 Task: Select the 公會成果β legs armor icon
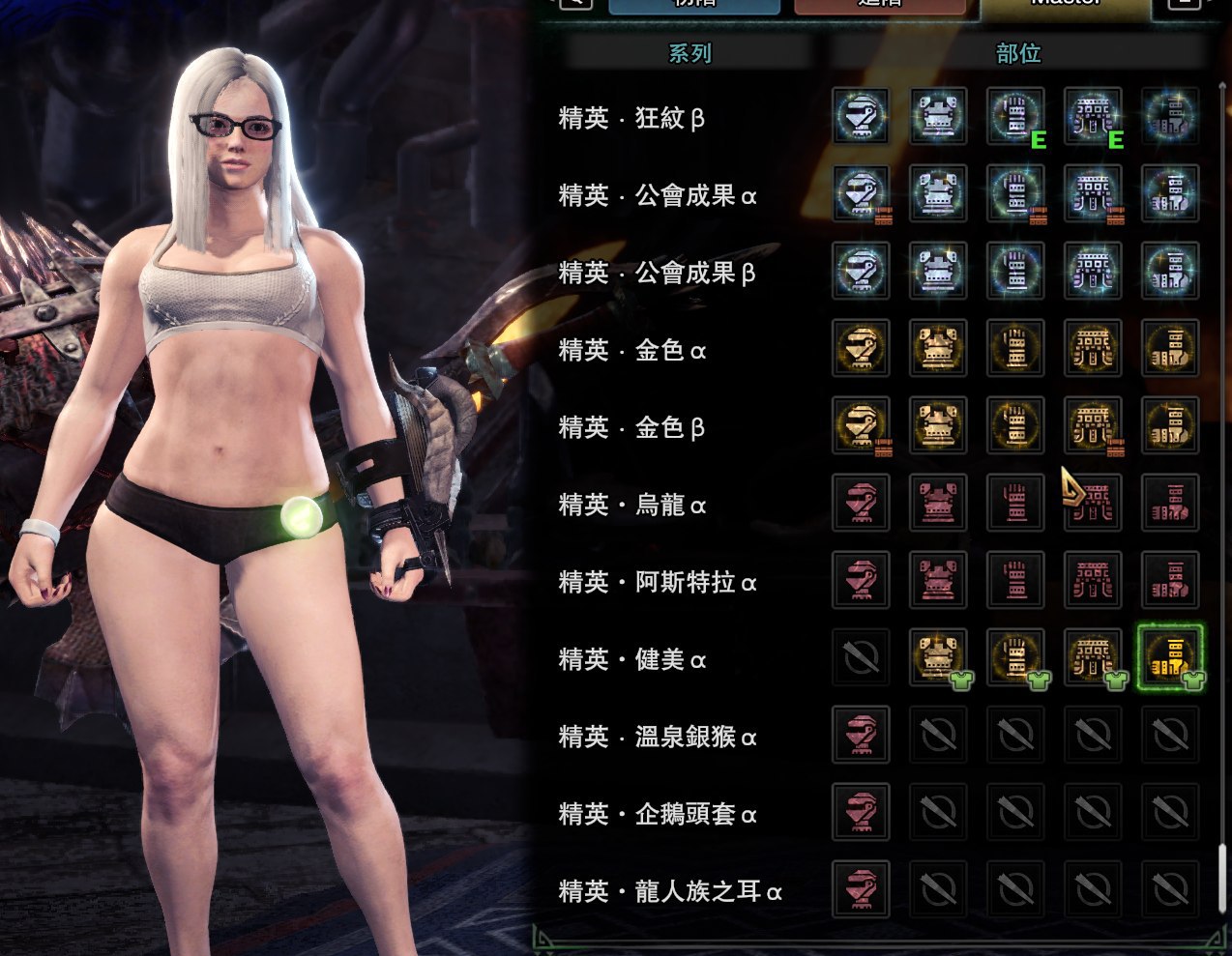(1170, 271)
